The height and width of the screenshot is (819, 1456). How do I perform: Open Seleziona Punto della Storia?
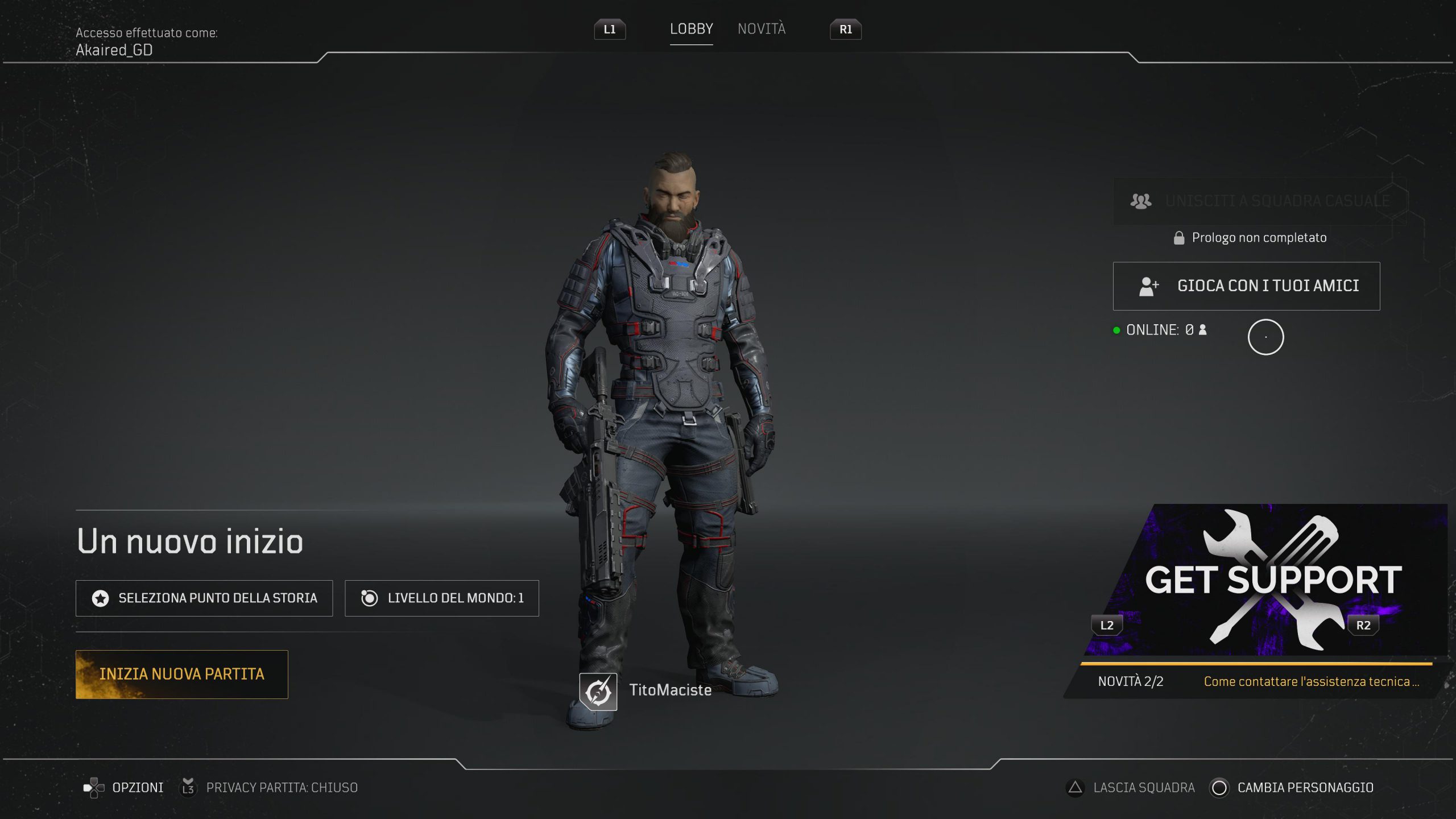(204, 598)
